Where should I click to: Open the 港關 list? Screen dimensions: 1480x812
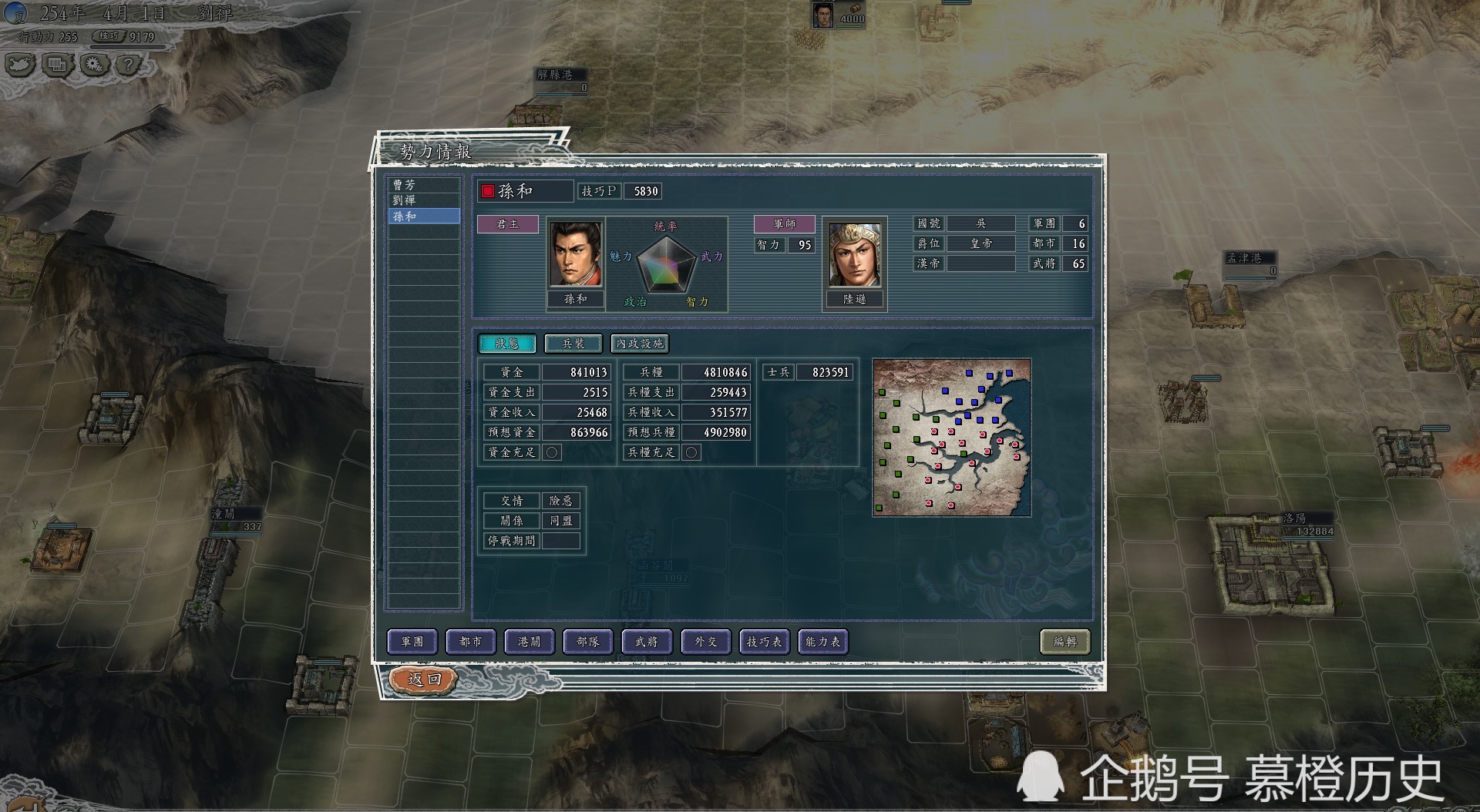point(530,641)
